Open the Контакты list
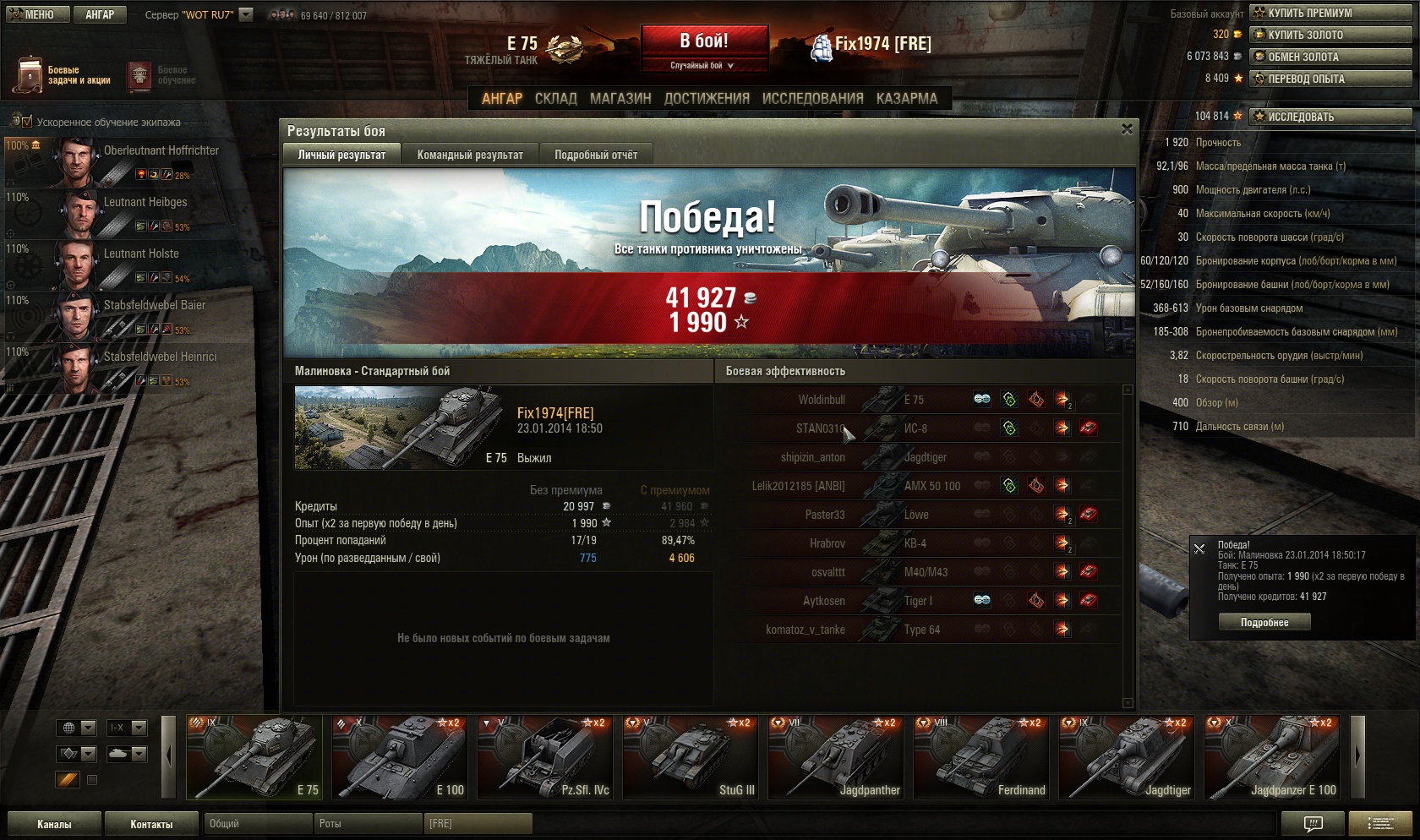Viewport: 1420px width, 840px height. 151,824
